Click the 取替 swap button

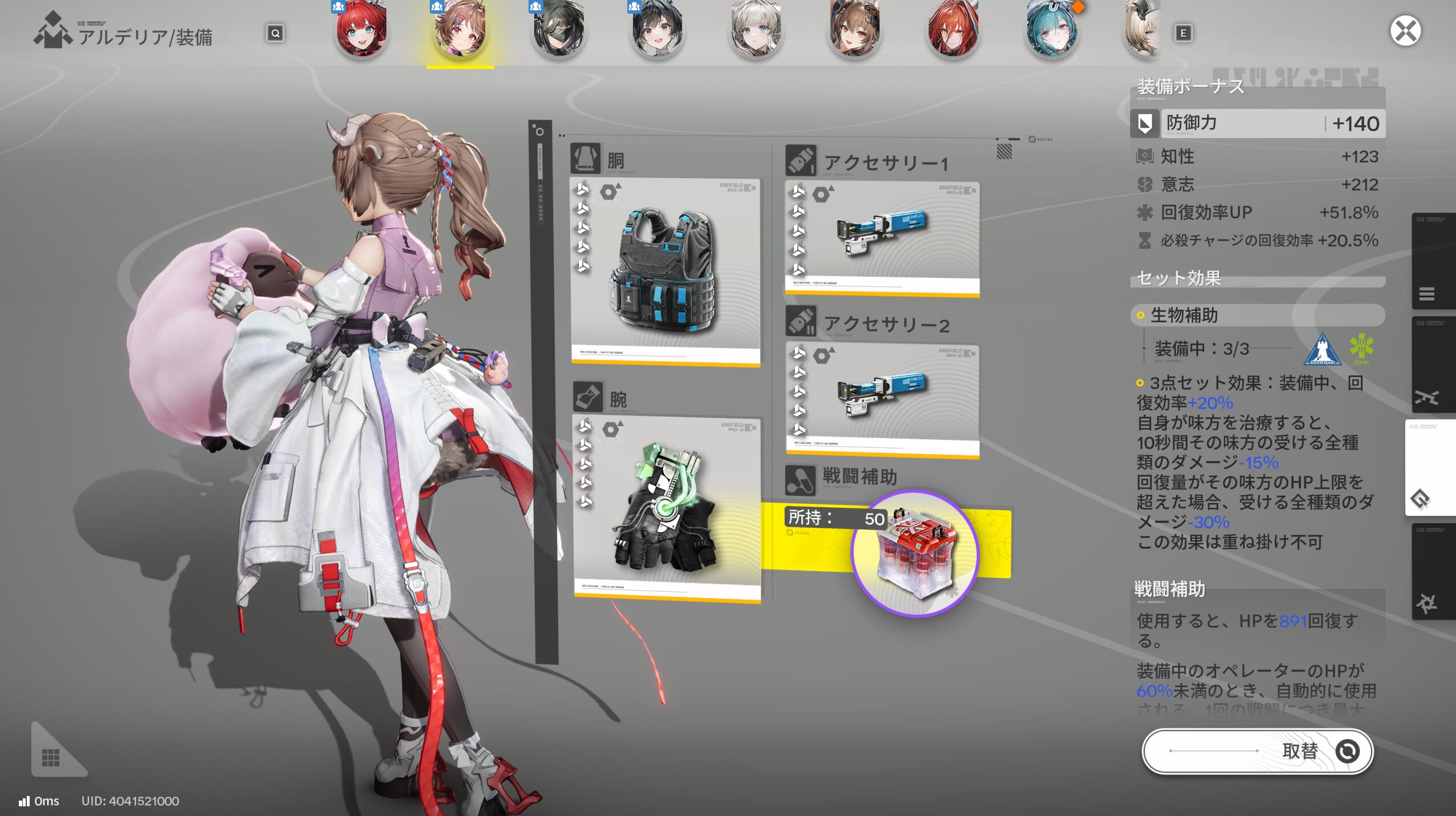click(x=1257, y=751)
